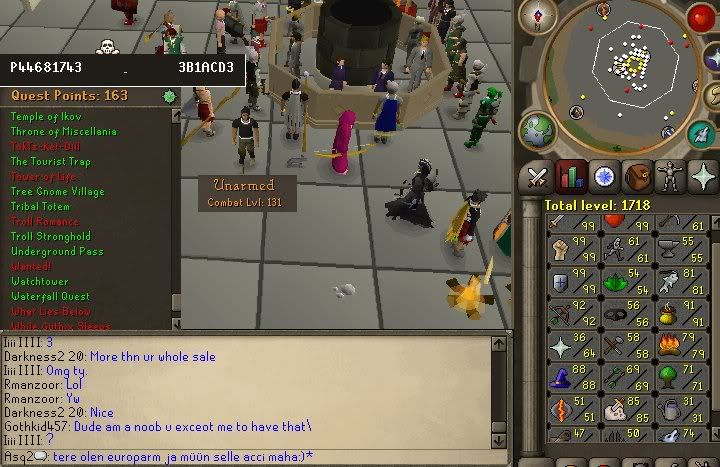Open the Inventory backpack tab

(x=636, y=176)
